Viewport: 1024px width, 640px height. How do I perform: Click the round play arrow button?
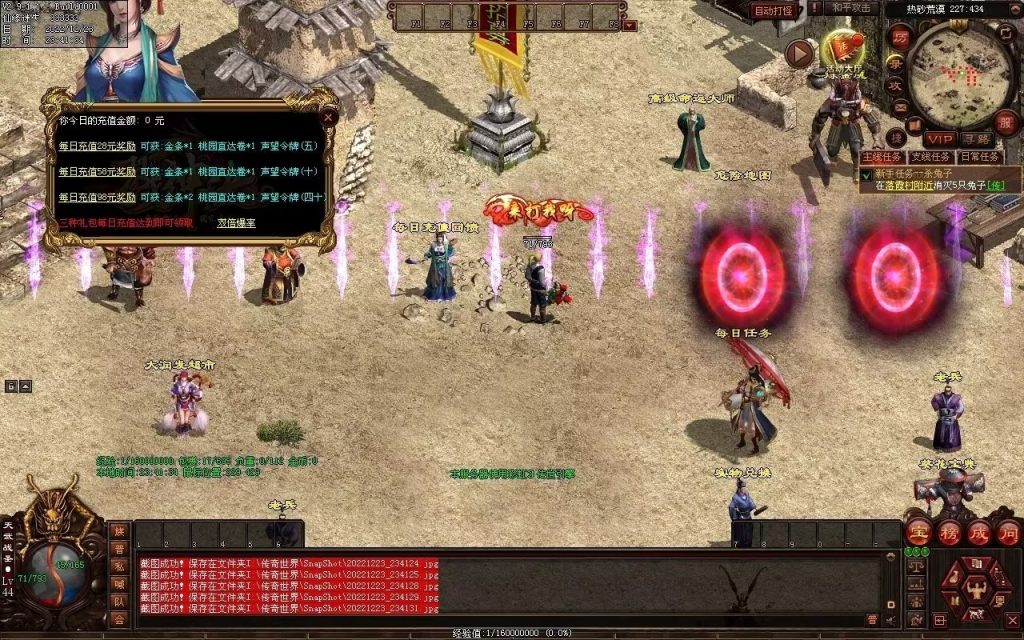pyautogui.click(x=800, y=53)
